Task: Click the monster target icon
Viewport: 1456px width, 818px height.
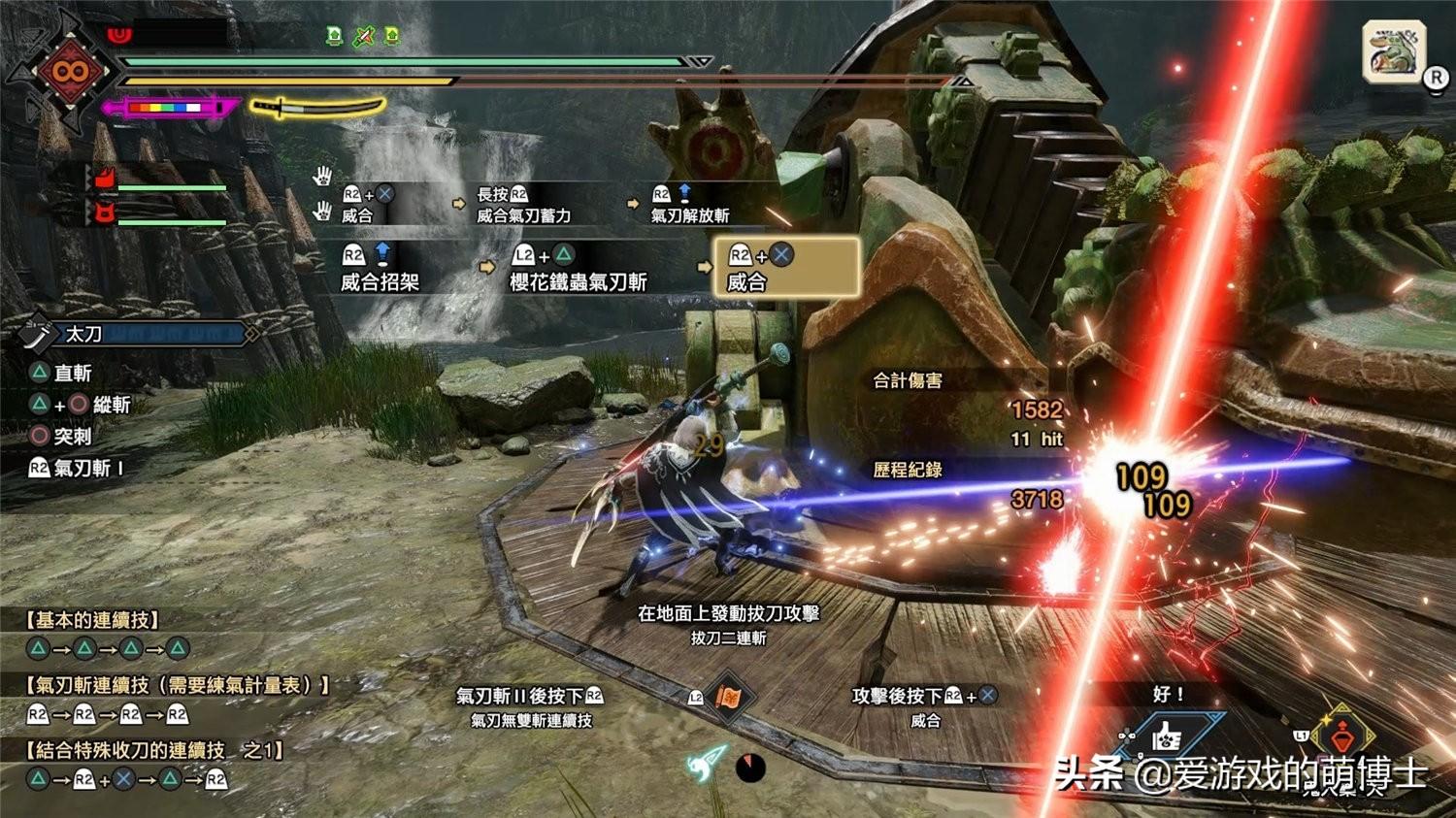Action: tap(1394, 50)
